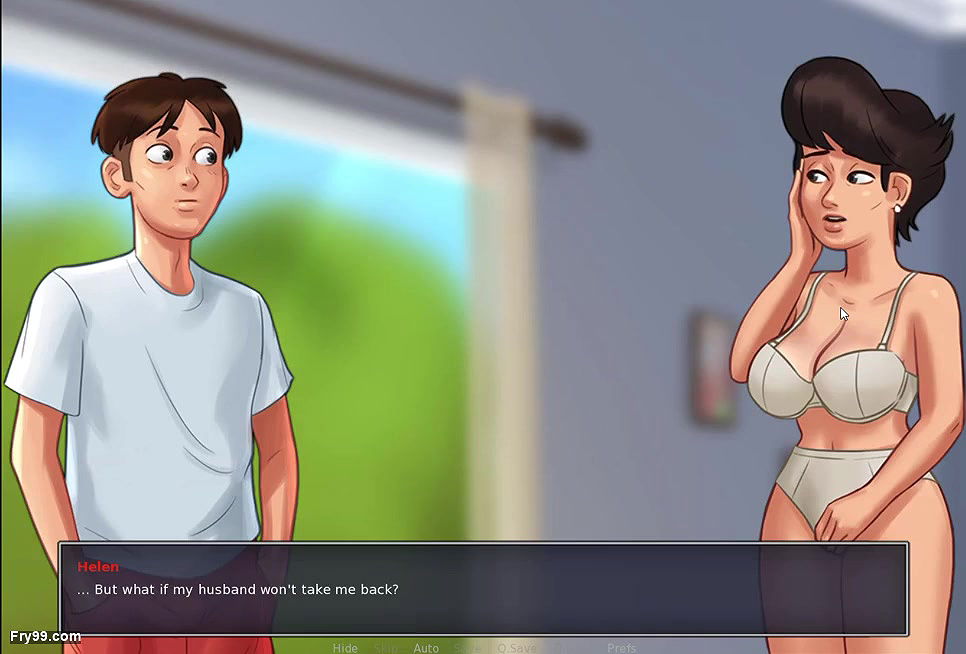966x654 pixels.
Task: Hide the dialogue box with Hide
Action: (x=345, y=648)
